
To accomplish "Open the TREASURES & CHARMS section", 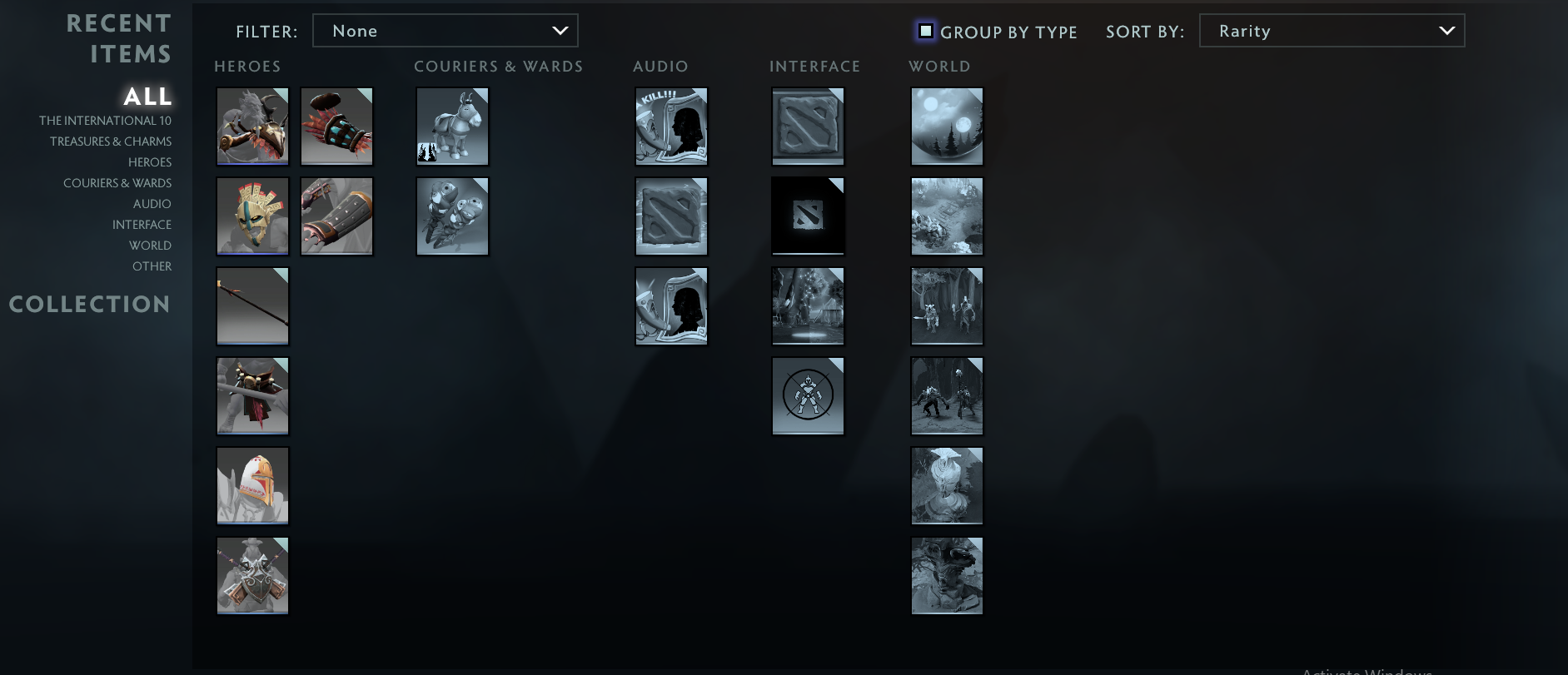I will pos(110,141).
